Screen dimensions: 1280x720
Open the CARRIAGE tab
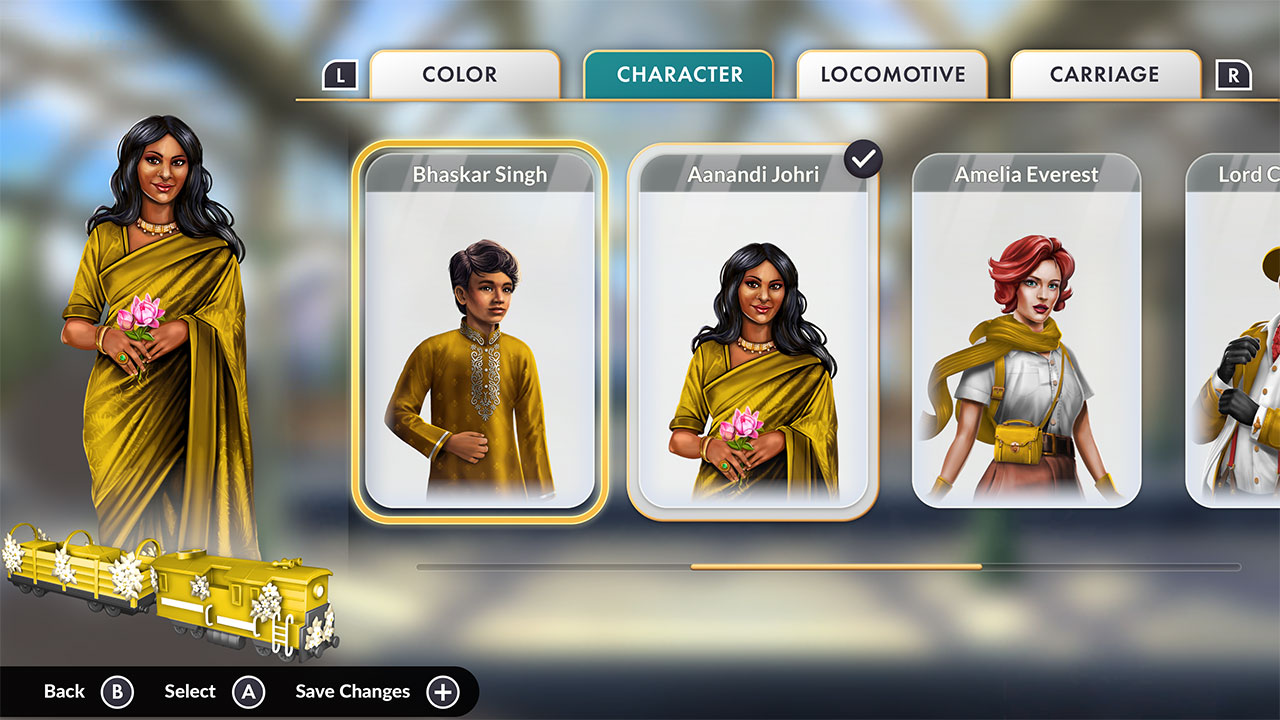(1105, 73)
